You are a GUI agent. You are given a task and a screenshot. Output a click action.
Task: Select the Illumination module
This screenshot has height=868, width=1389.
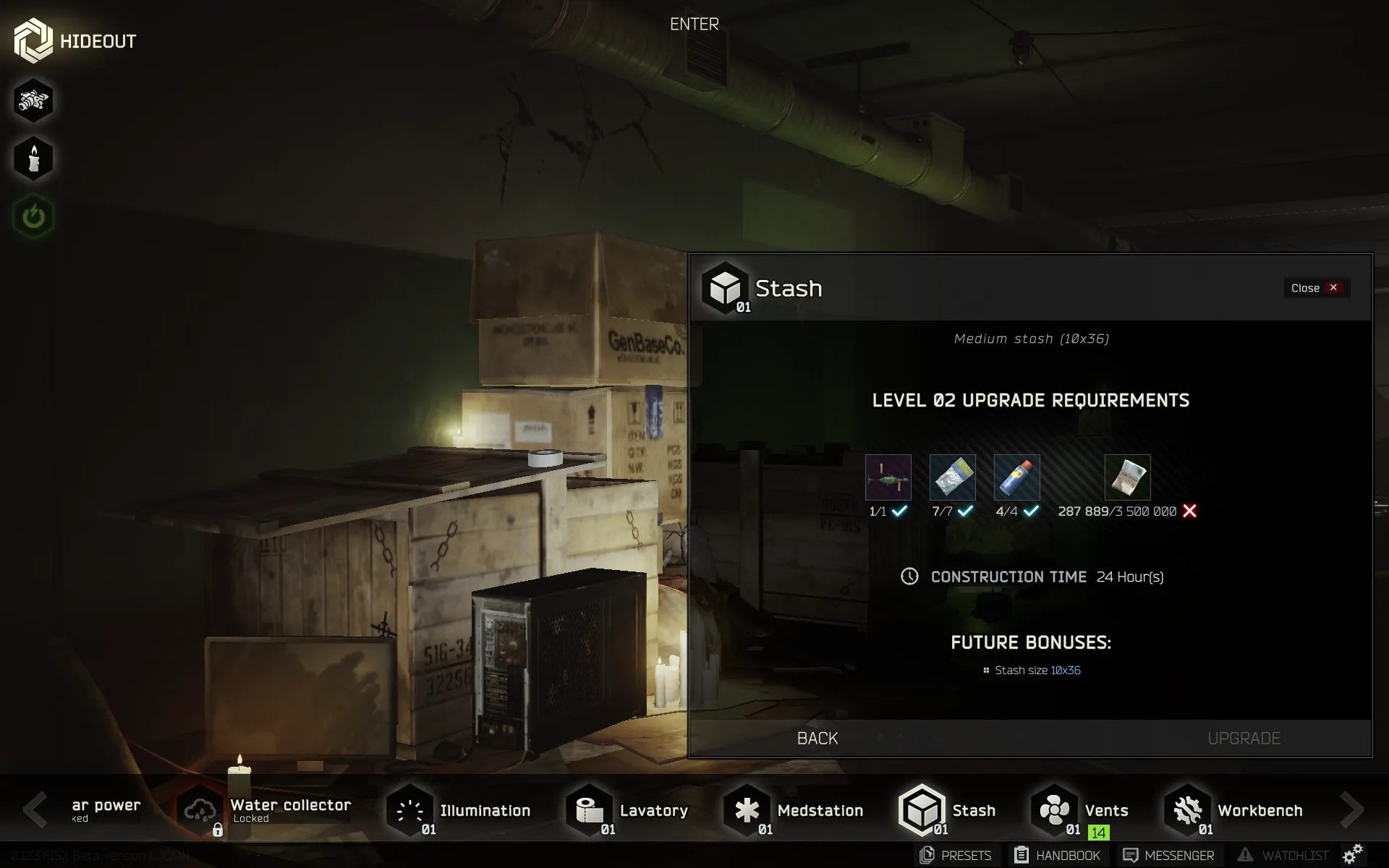[x=459, y=810]
